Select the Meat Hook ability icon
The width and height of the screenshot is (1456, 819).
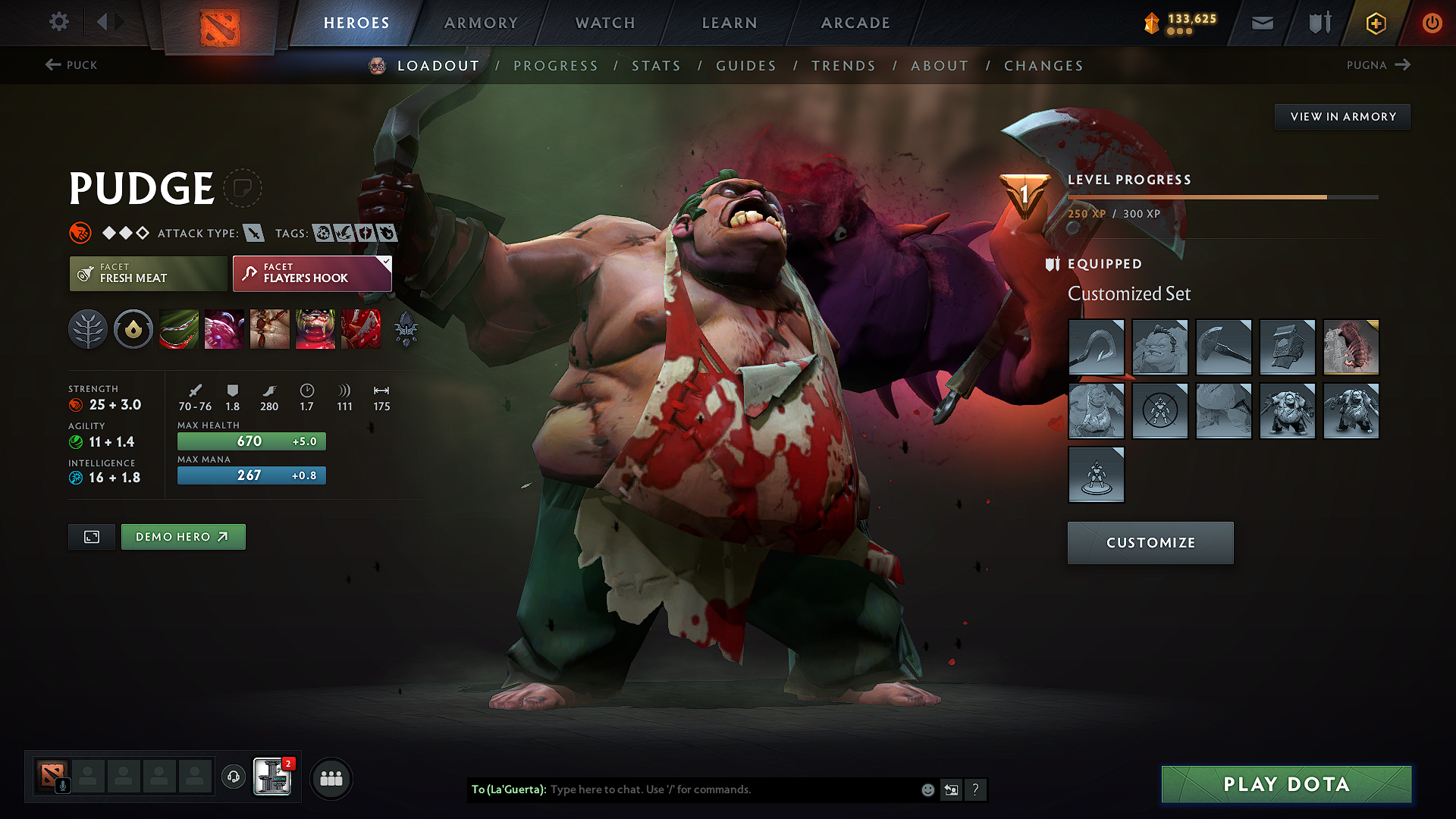[179, 328]
